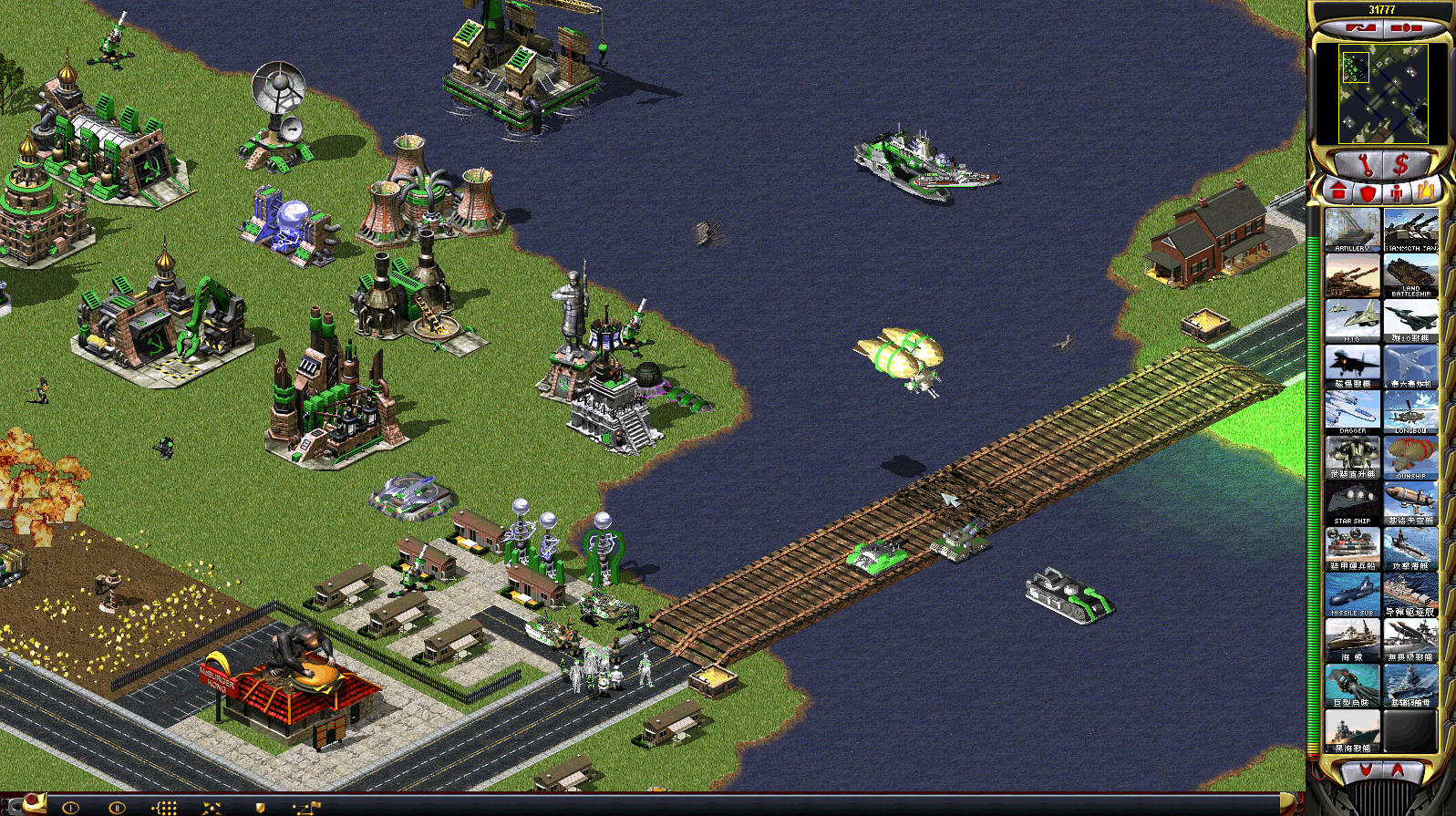Select the Land Battleship build icon
The width and height of the screenshot is (1456, 816).
tap(1410, 274)
